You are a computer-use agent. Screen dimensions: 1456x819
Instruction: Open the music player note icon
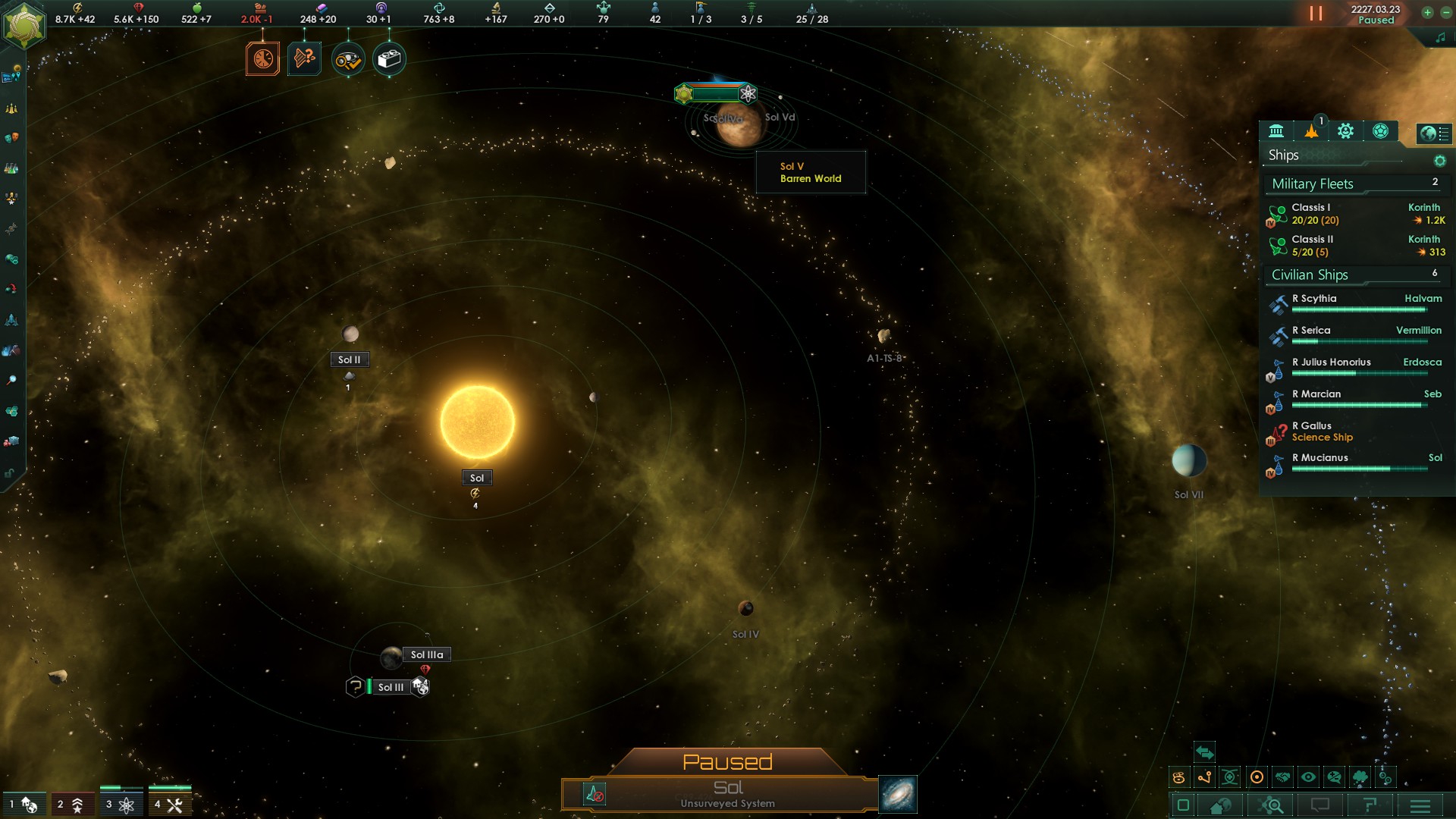1440,38
